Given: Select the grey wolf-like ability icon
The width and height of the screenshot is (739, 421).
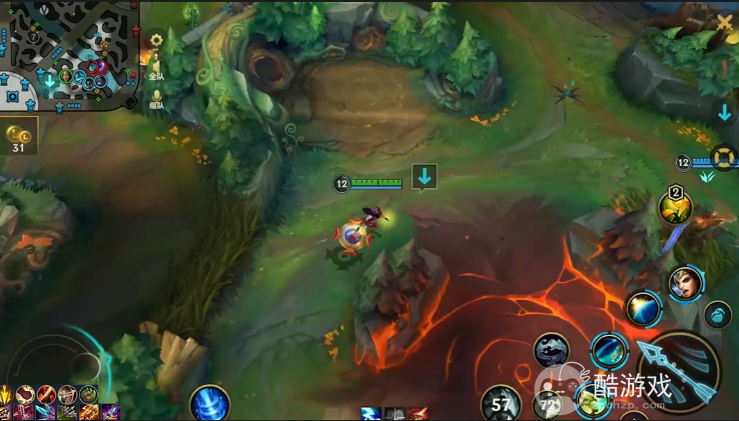Looking at the screenshot, I should (551, 350).
